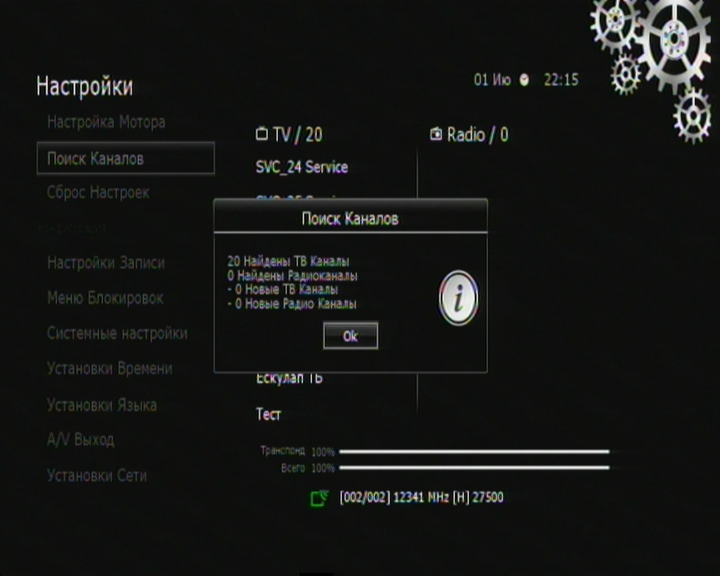The image size is (720, 576).
Task: Select the Ескулап ТВ channel row
Action: [x=289, y=379]
